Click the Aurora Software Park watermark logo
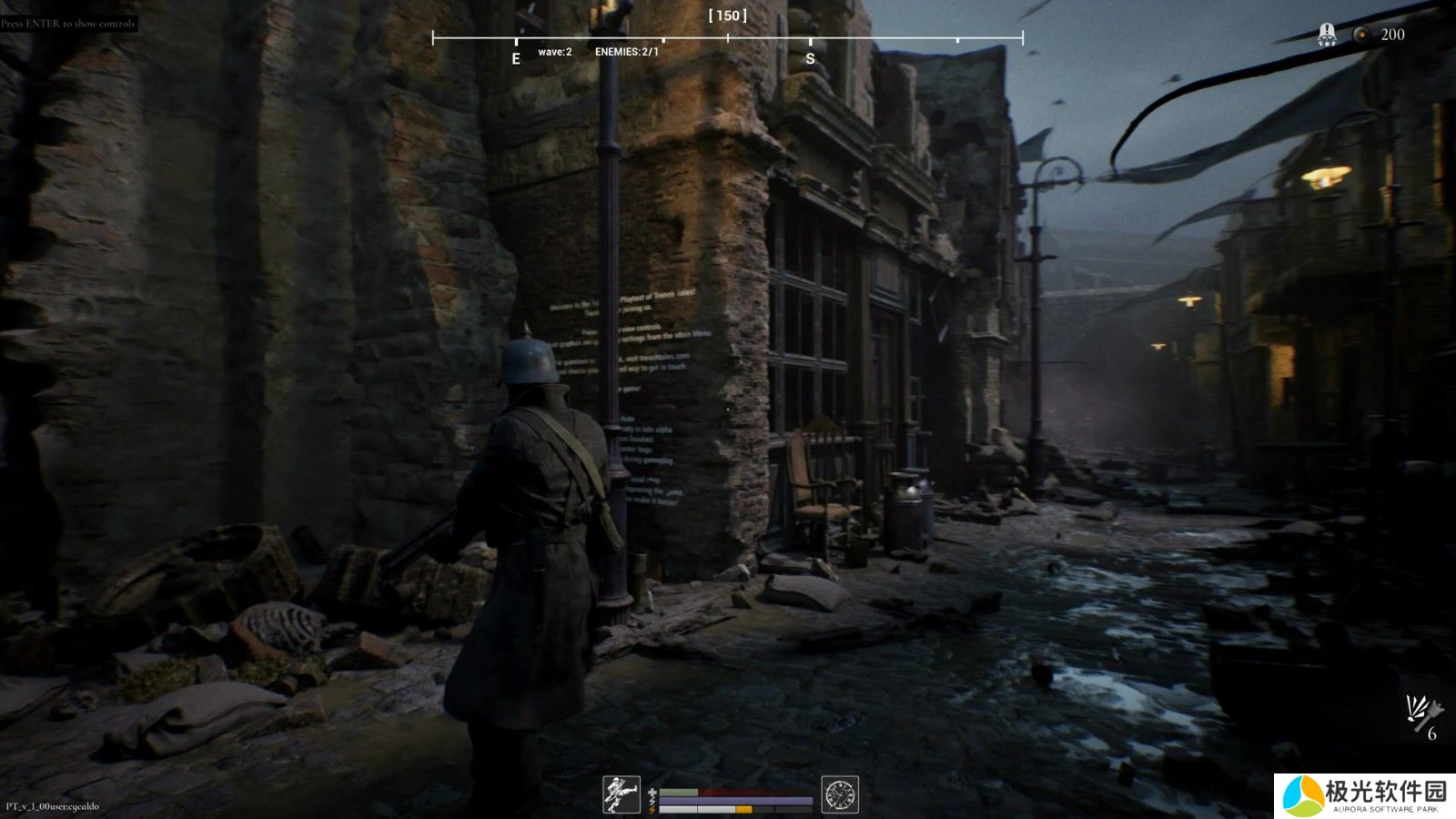The width and height of the screenshot is (1456, 819). tap(1363, 796)
